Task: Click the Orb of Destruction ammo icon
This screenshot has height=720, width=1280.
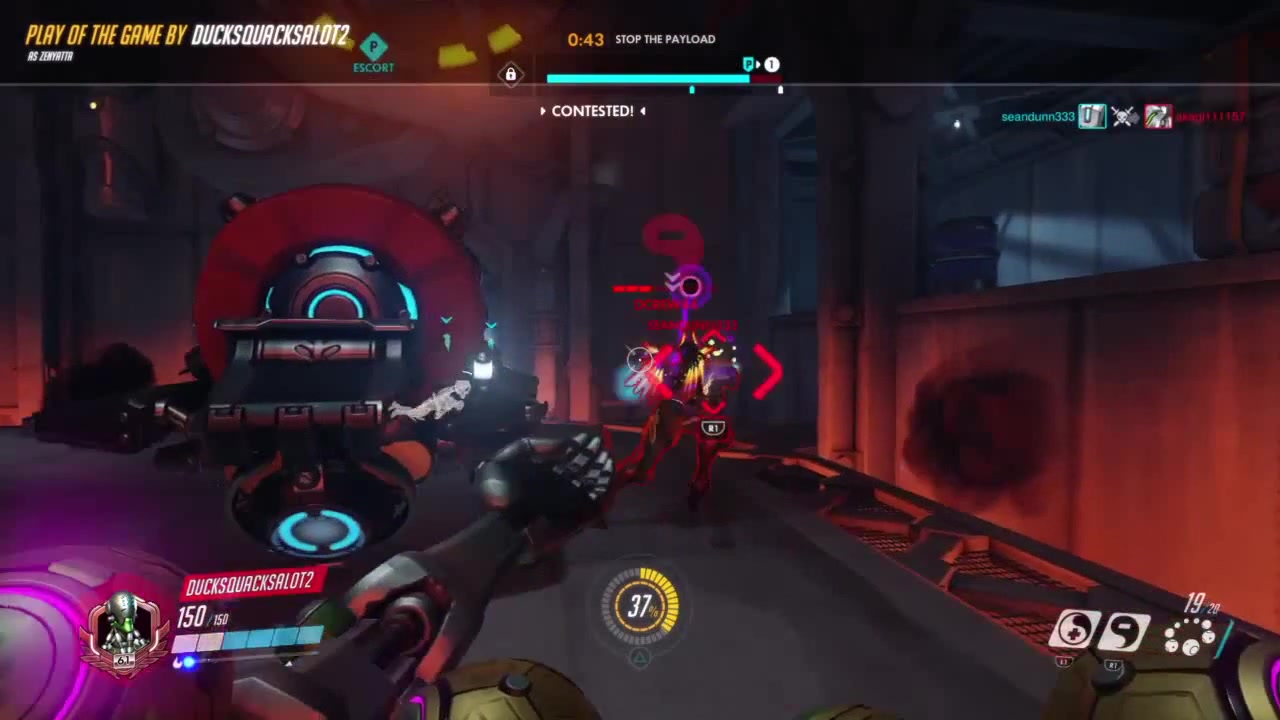Action: [x=1190, y=638]
